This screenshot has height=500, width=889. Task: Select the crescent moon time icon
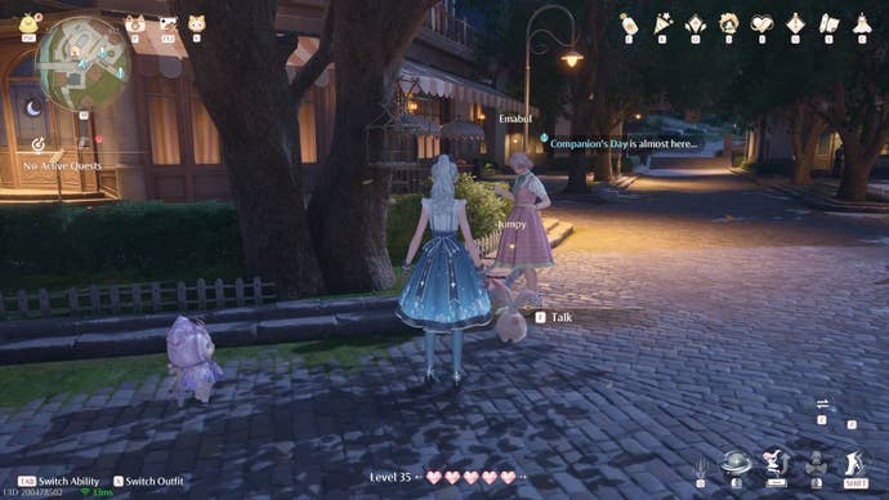pos(33,108)
